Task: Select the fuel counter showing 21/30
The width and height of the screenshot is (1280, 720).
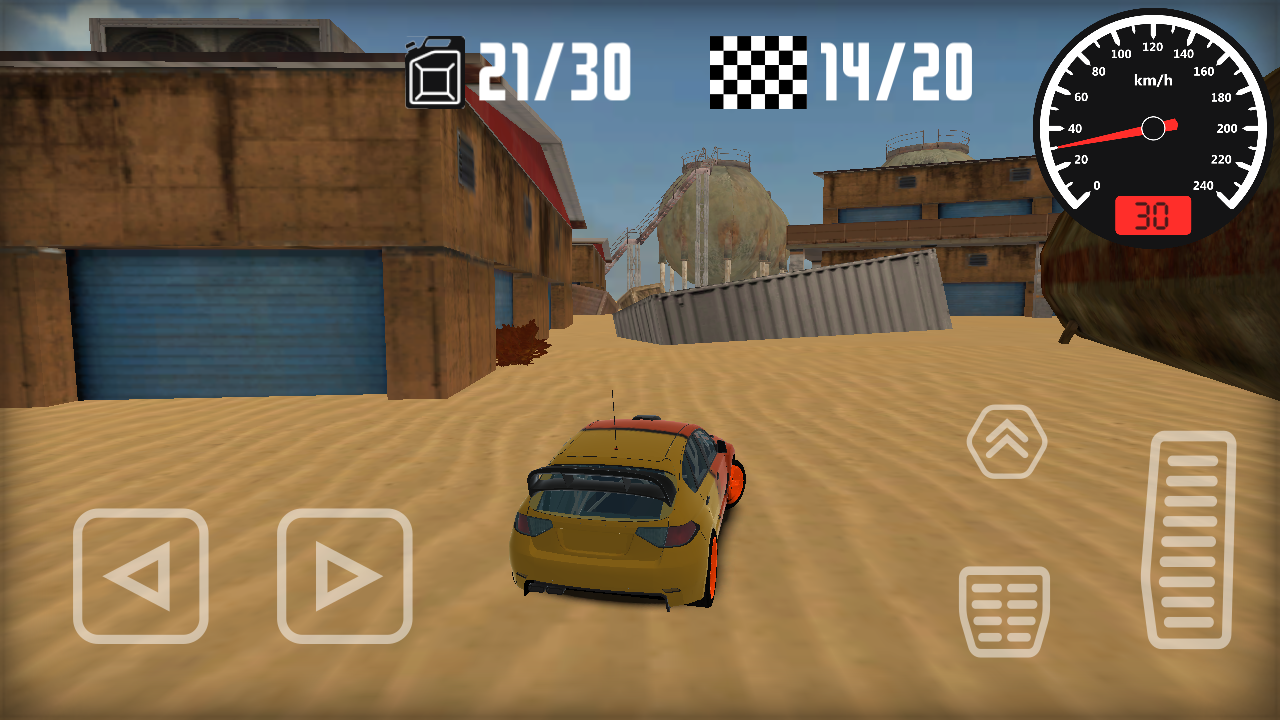Action: point(553,68)
